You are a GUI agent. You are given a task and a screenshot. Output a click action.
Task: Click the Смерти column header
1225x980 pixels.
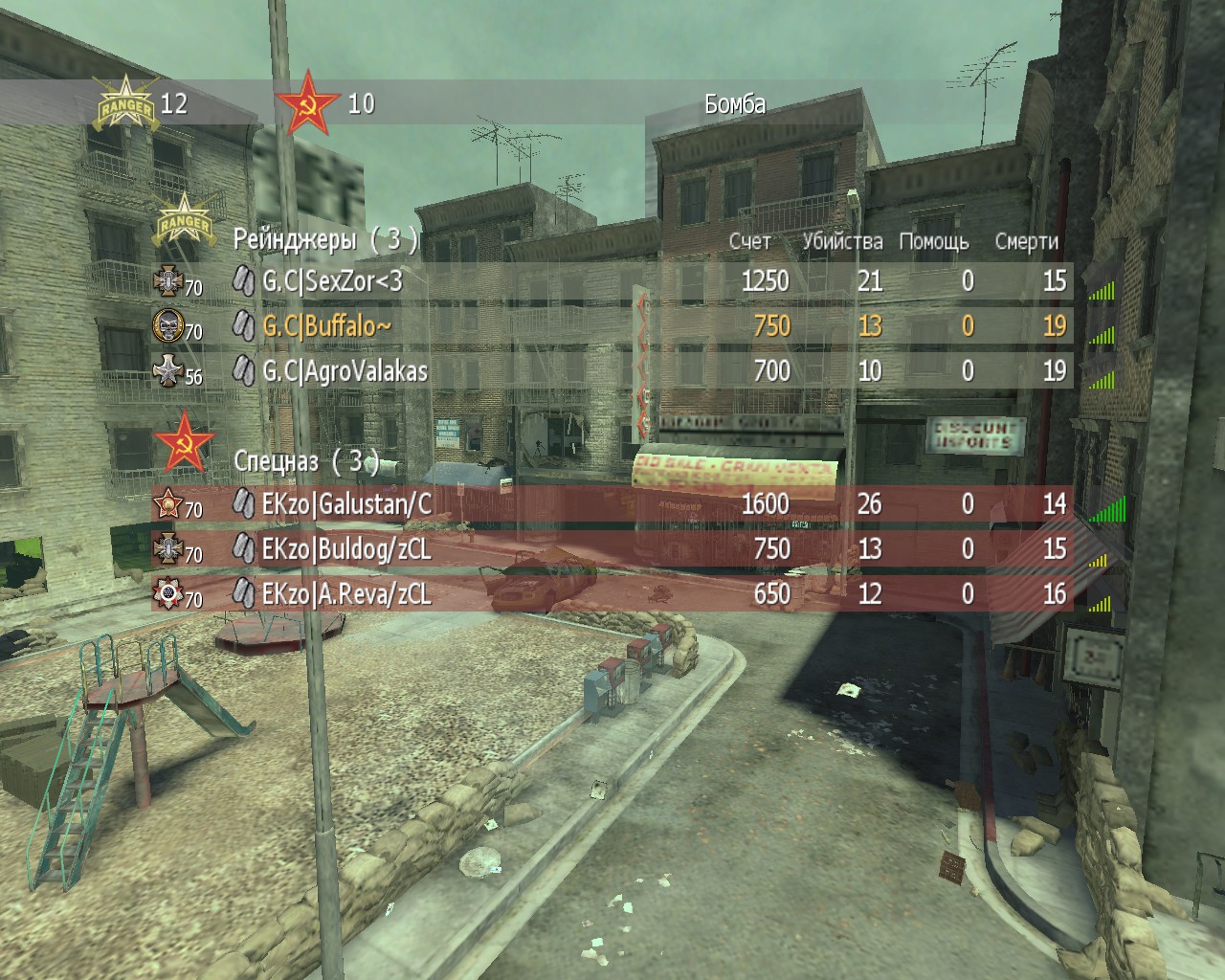tap(1026, 241)
